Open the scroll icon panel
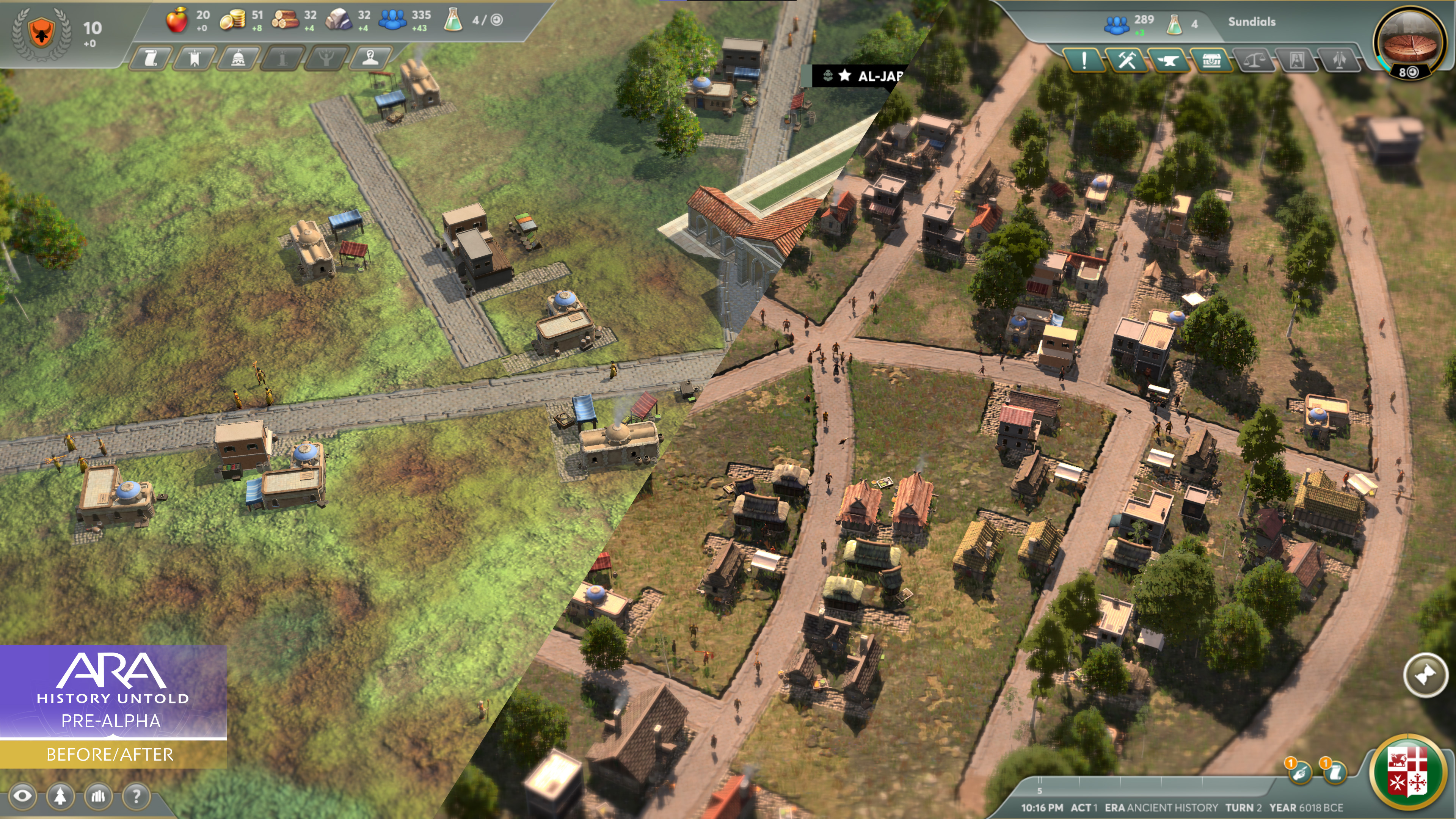Image resolution: width=1456 pixels, height=819 pixels. click(152, 58)
